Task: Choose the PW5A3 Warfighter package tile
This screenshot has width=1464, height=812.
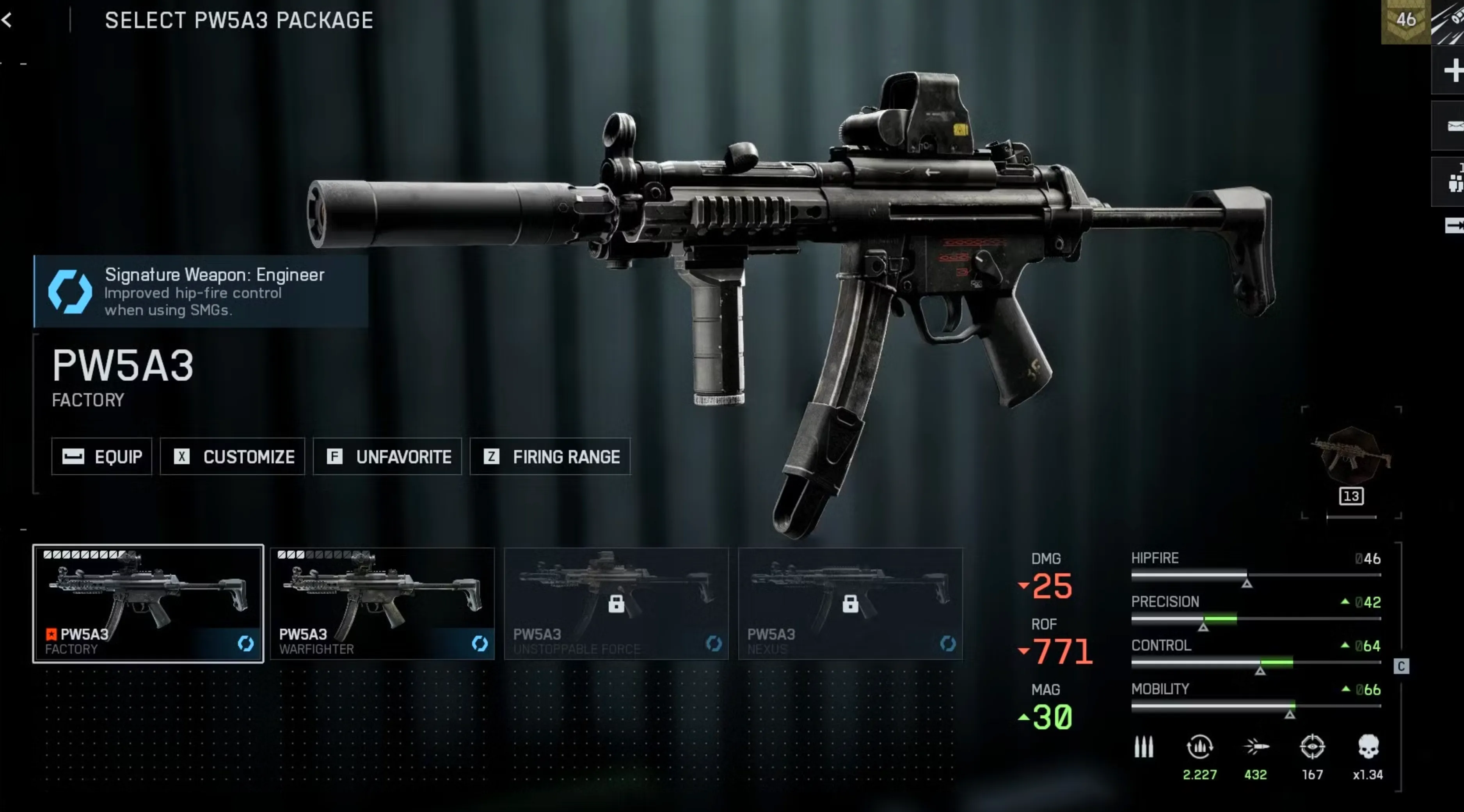Action: click(382, 603)
